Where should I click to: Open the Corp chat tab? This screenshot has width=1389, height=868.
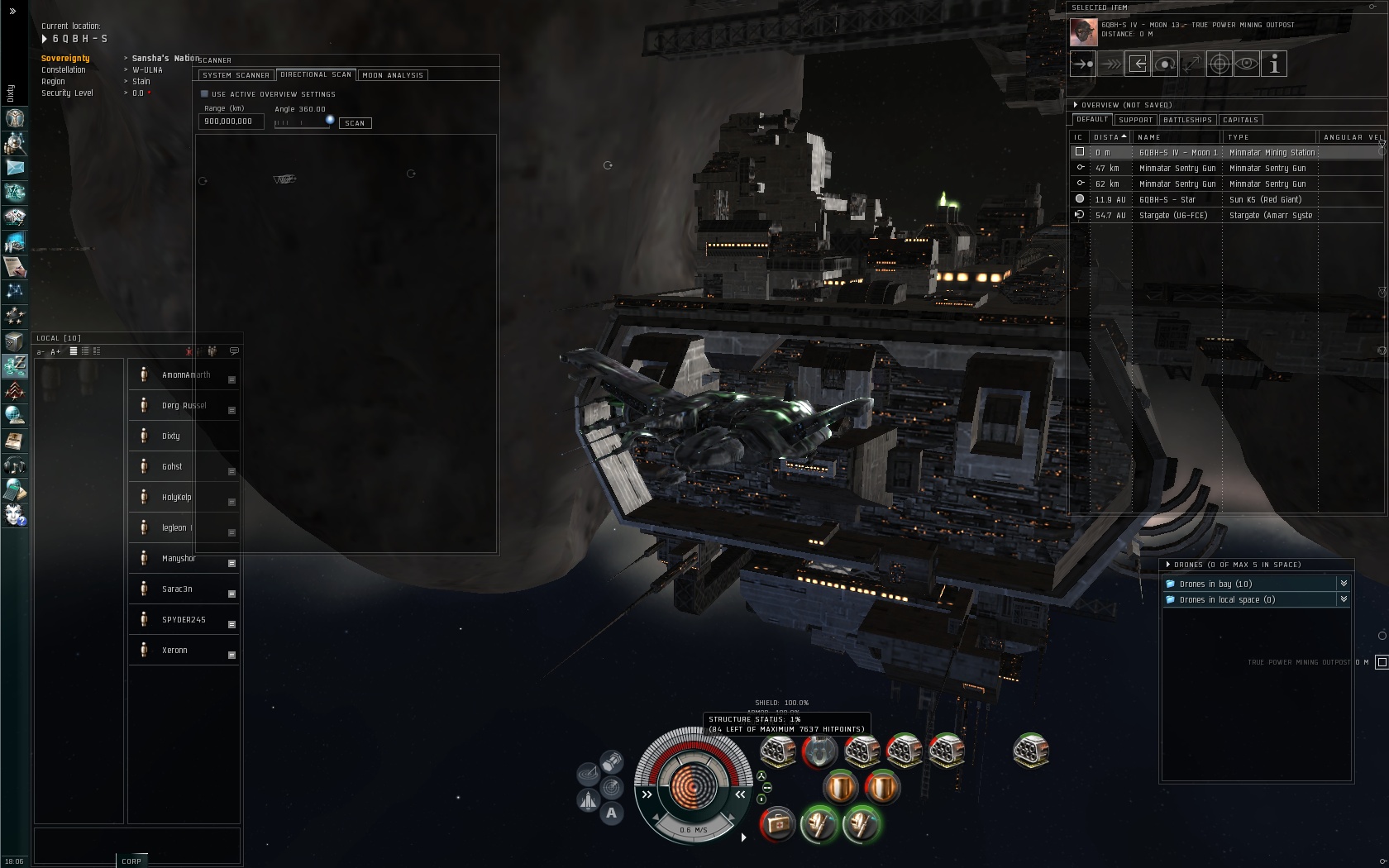pyautogui.click(x=131, y=861)
